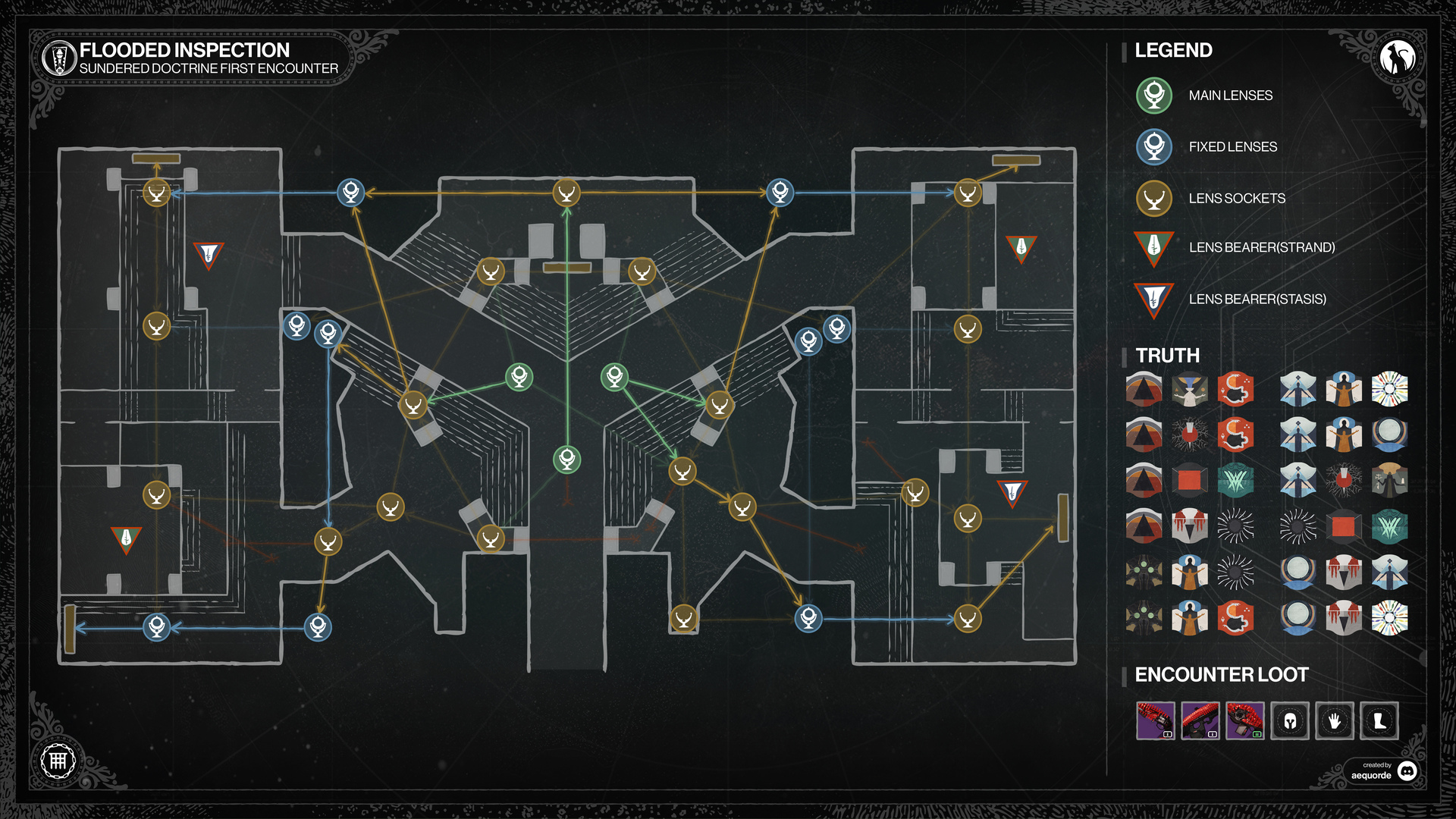Click the portcullis gate emblem icon
The image size is (1456, 819).
pyautogui.click(x=58, y=761)
